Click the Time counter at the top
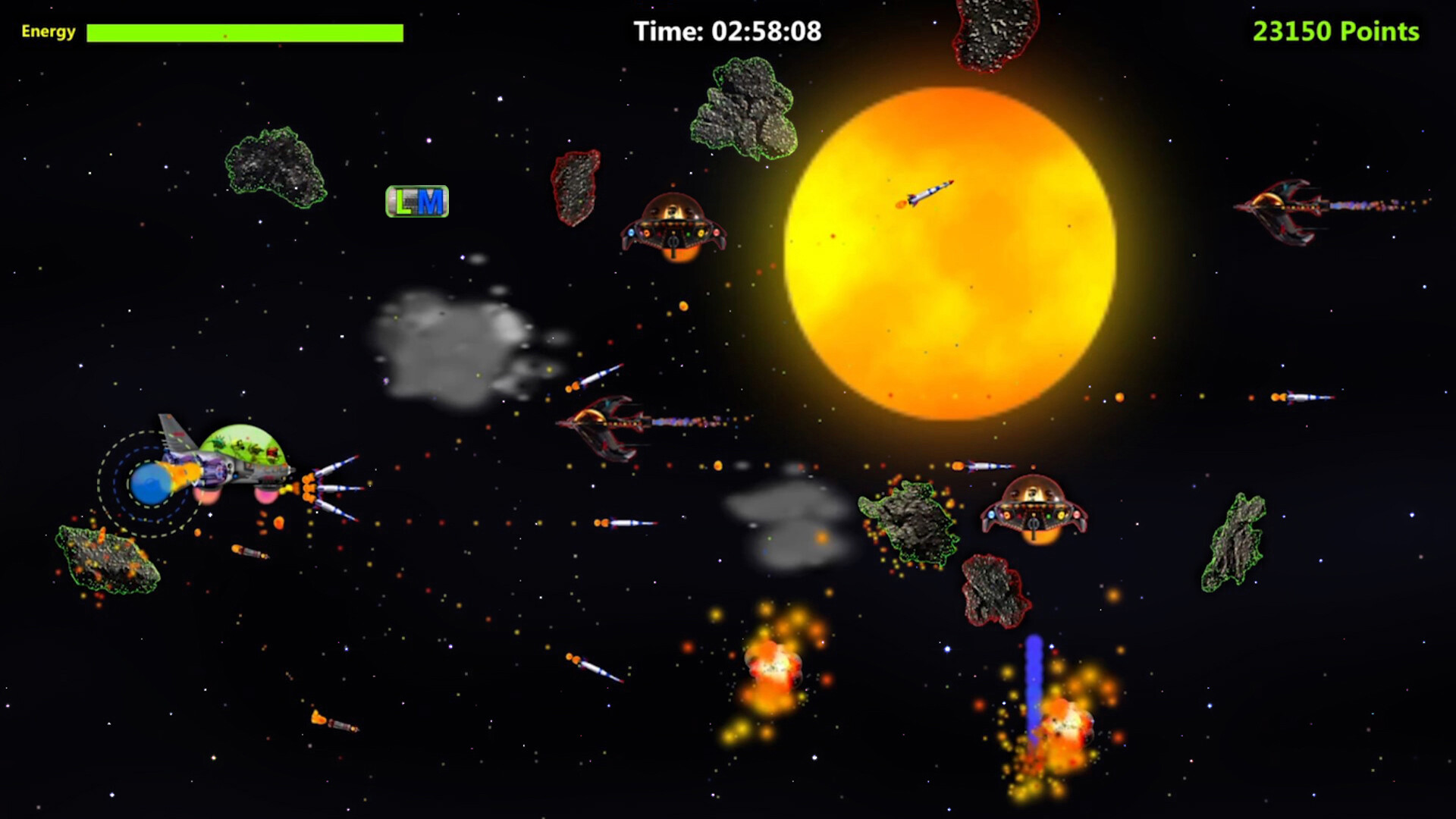The image size is (1456, 819). [726, 30]
